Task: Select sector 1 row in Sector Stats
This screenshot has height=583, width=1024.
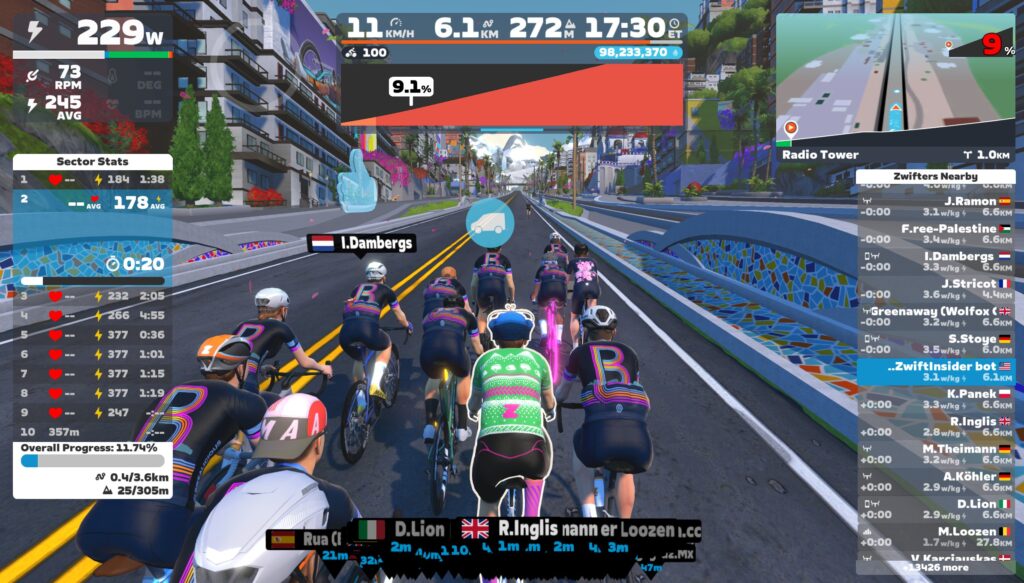Action: [92, 180]
